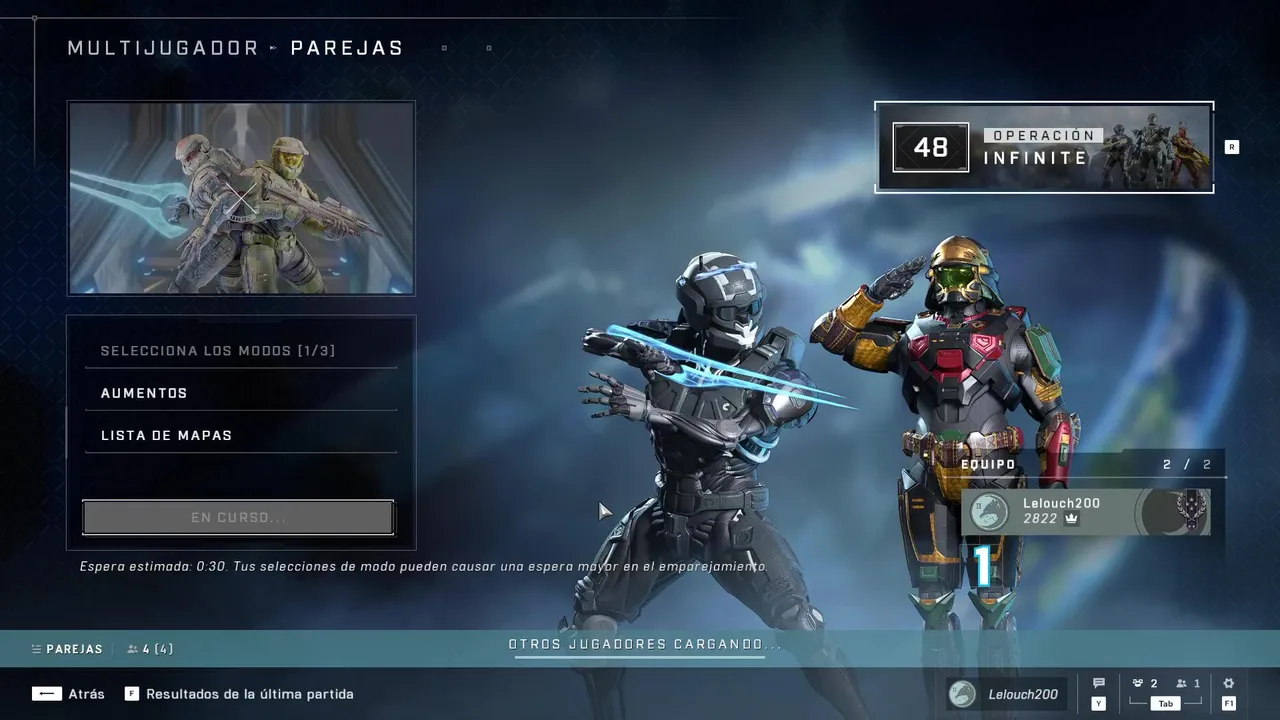This screenshot has height=720, width=1280.
Task: Go back with the Atrás button
Action: click(68, 694)
